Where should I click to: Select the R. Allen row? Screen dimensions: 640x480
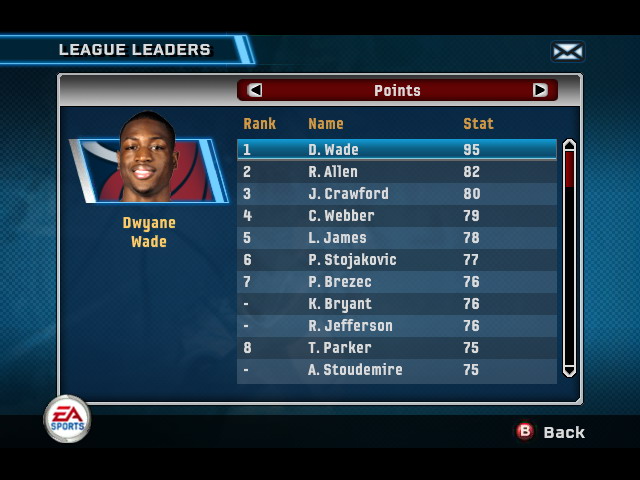(x=396, y=172)
